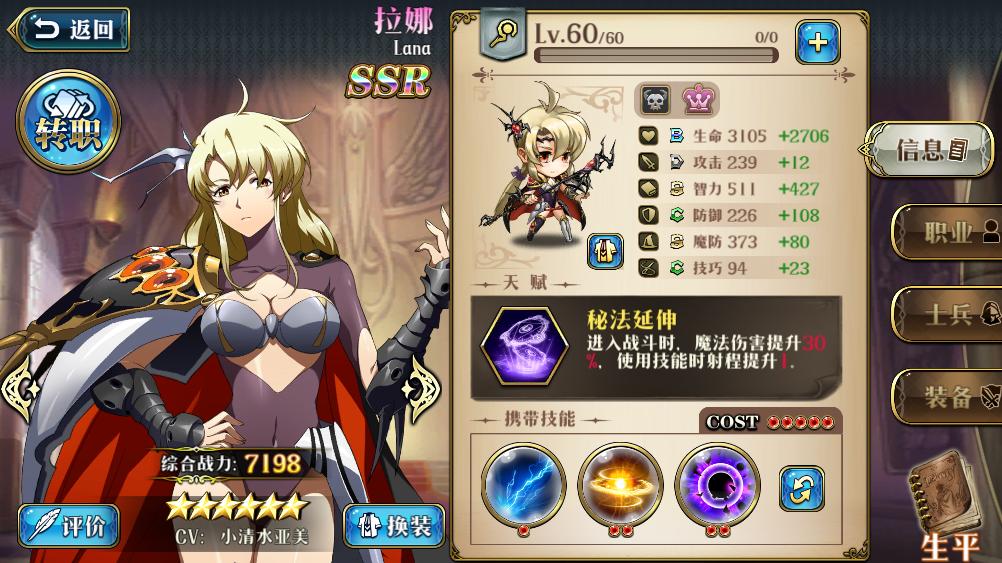The height and width of the screenshot is (563, 1002).
Task: Click the blue plus experience button
Action: point(817,41)
